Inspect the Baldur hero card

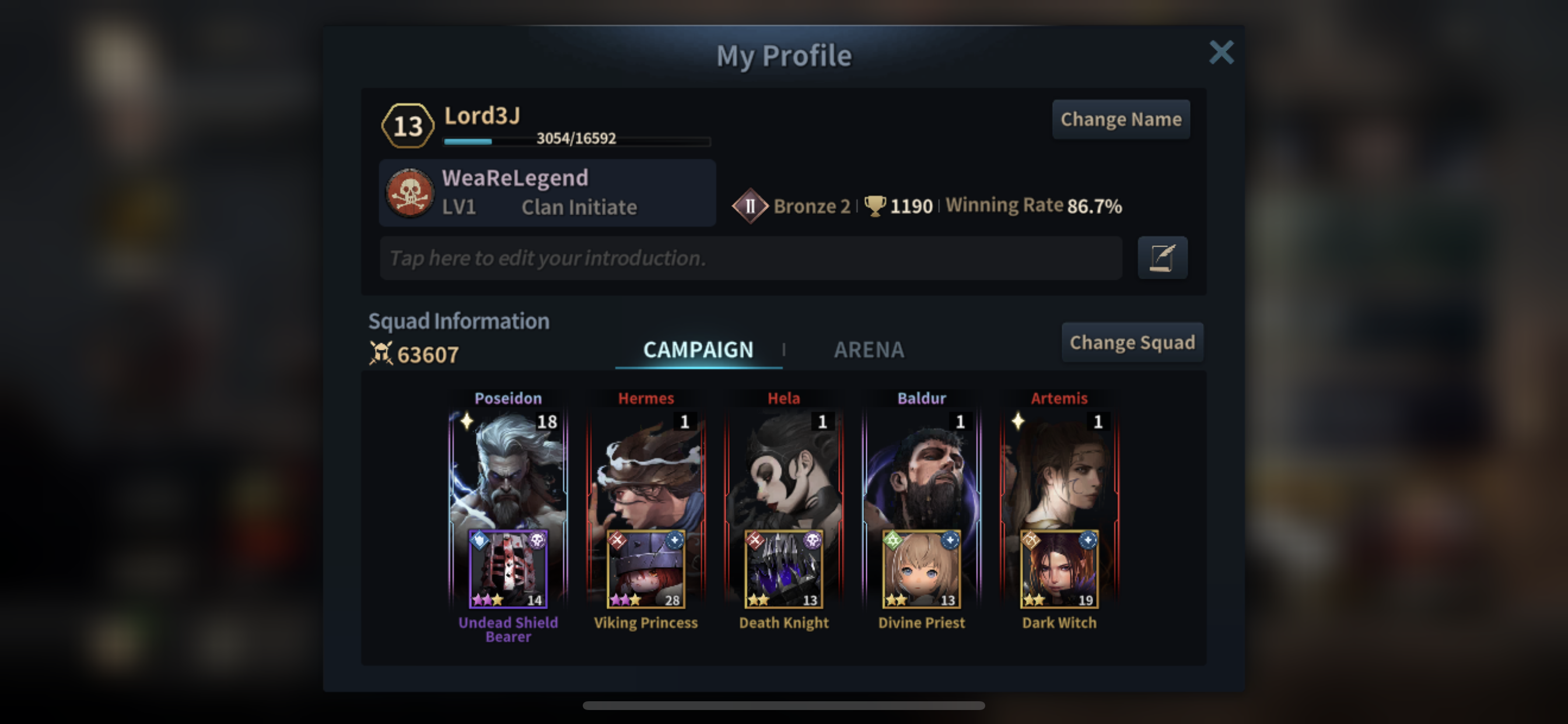tap(922, 469)
